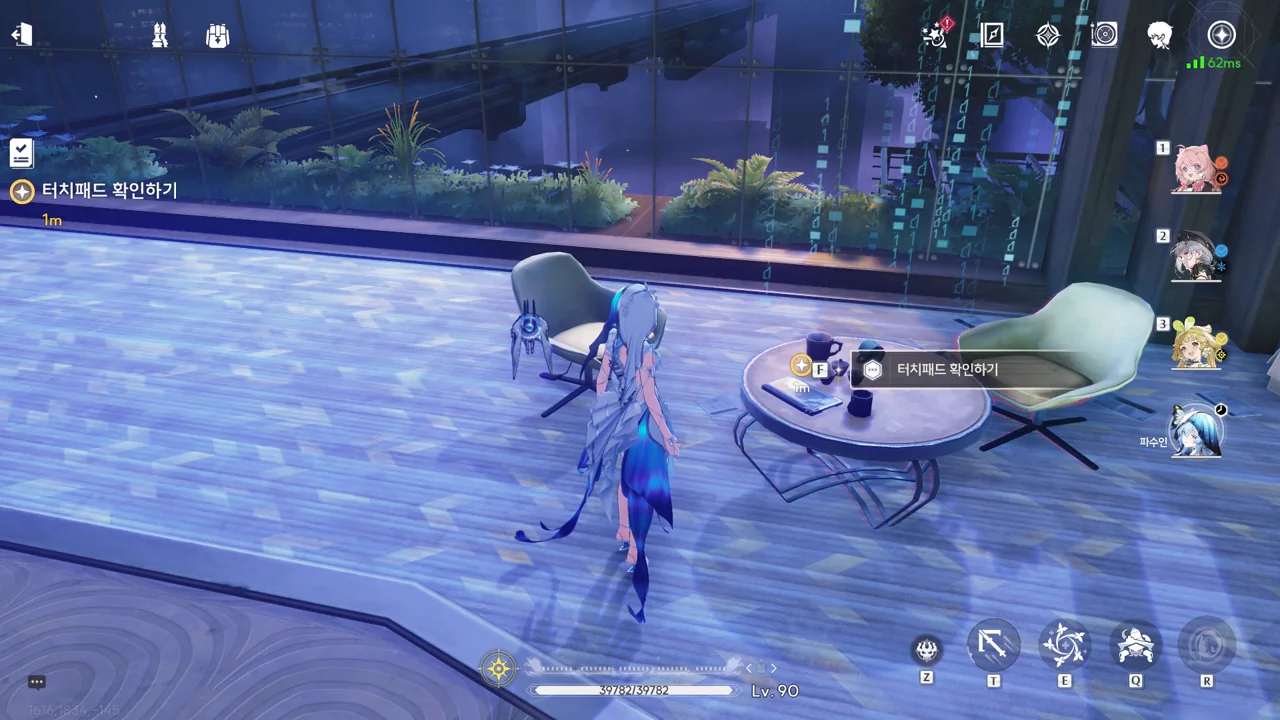Switch to the blonde party member
1280x720 pixels.
pyautogui.click(x=1196, y=344)
